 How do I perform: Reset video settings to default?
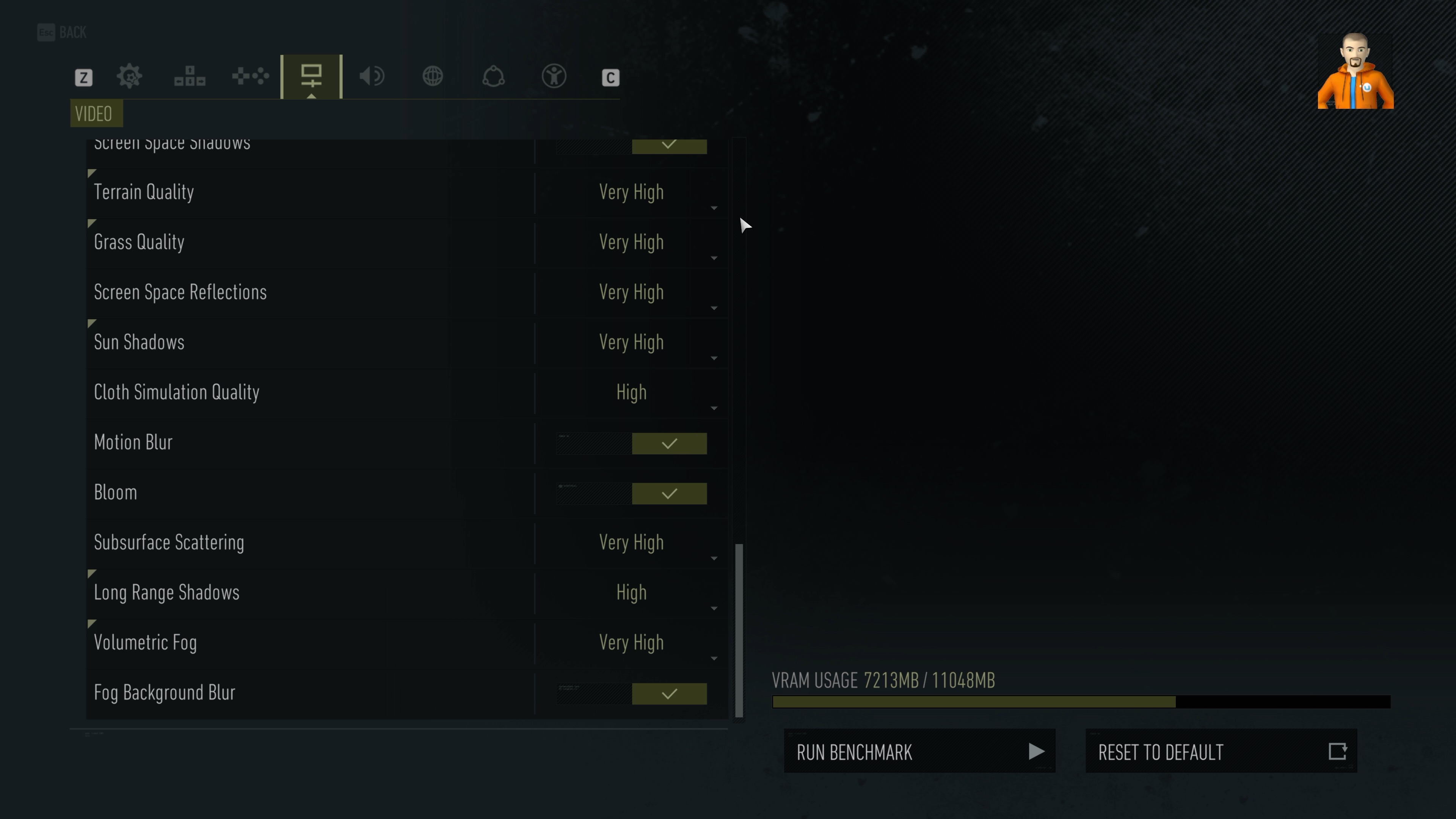click(x=1221, y=751)
